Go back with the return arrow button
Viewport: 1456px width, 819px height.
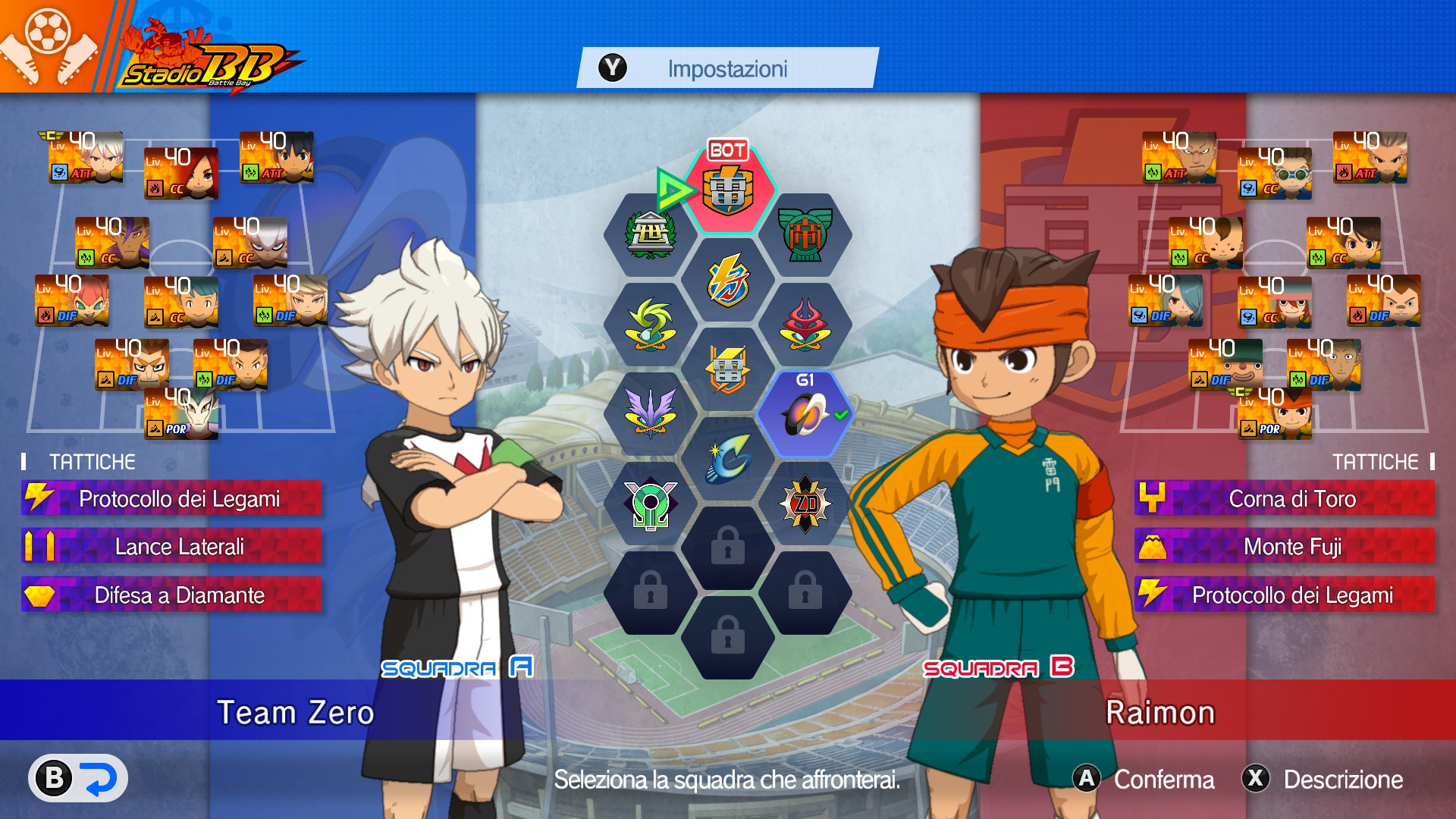pyautogui.click(x=78, y=778)
